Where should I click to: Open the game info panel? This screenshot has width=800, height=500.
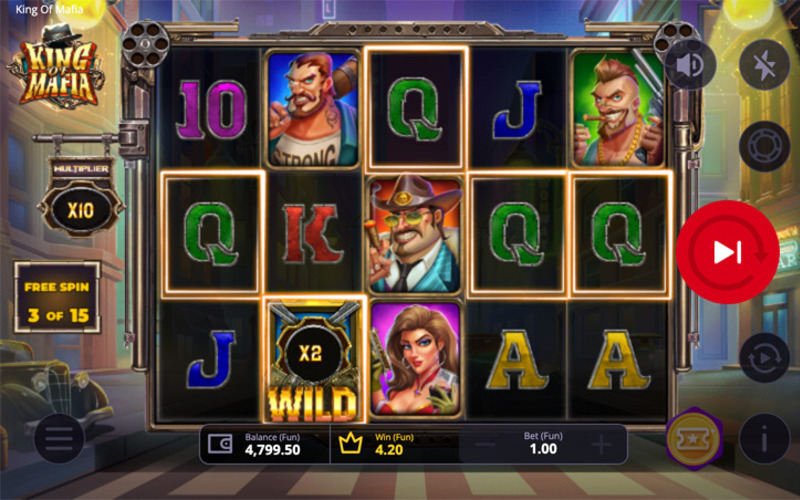(764, 438)
